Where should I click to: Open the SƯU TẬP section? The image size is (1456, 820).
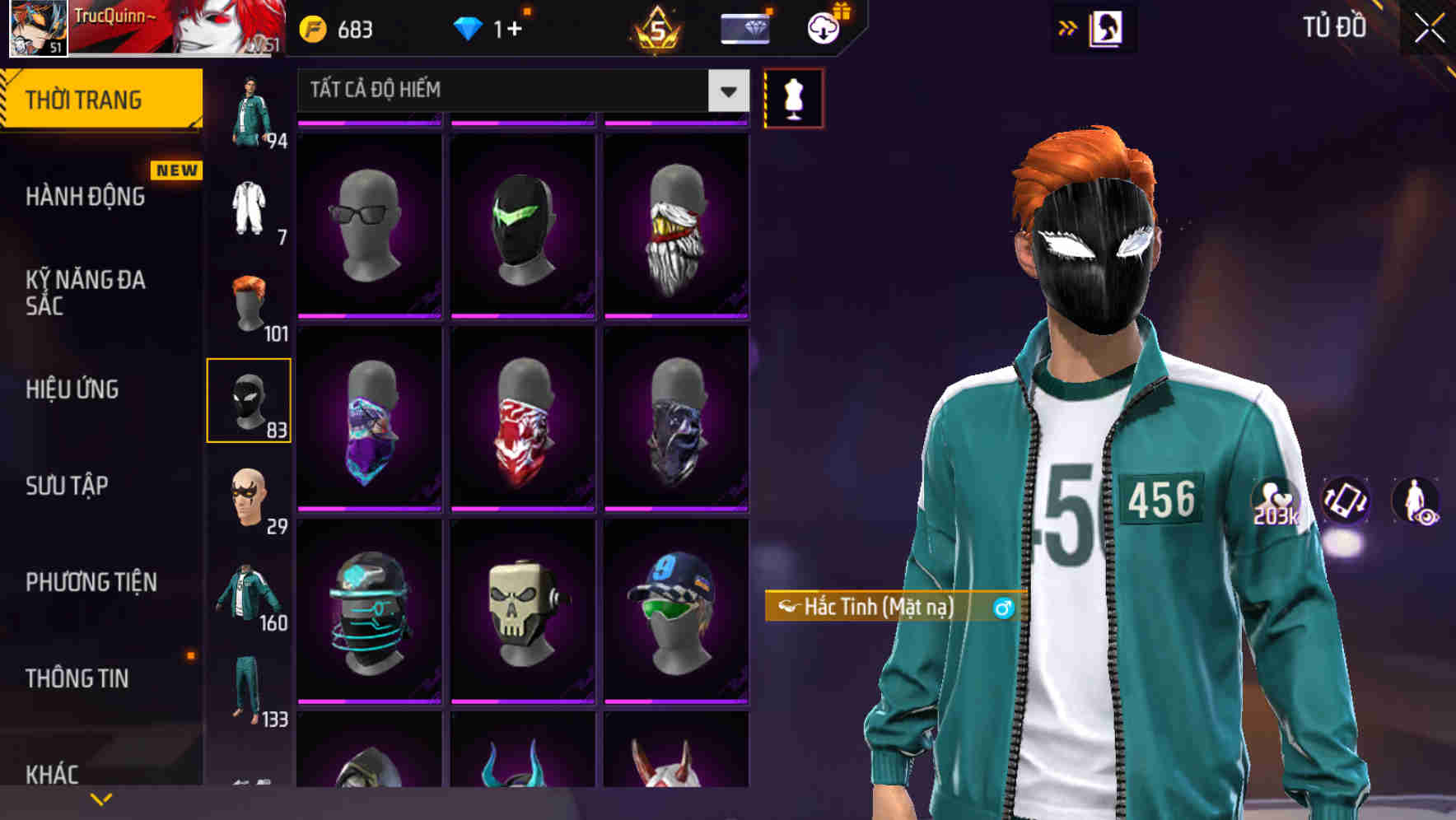point(68,487)
